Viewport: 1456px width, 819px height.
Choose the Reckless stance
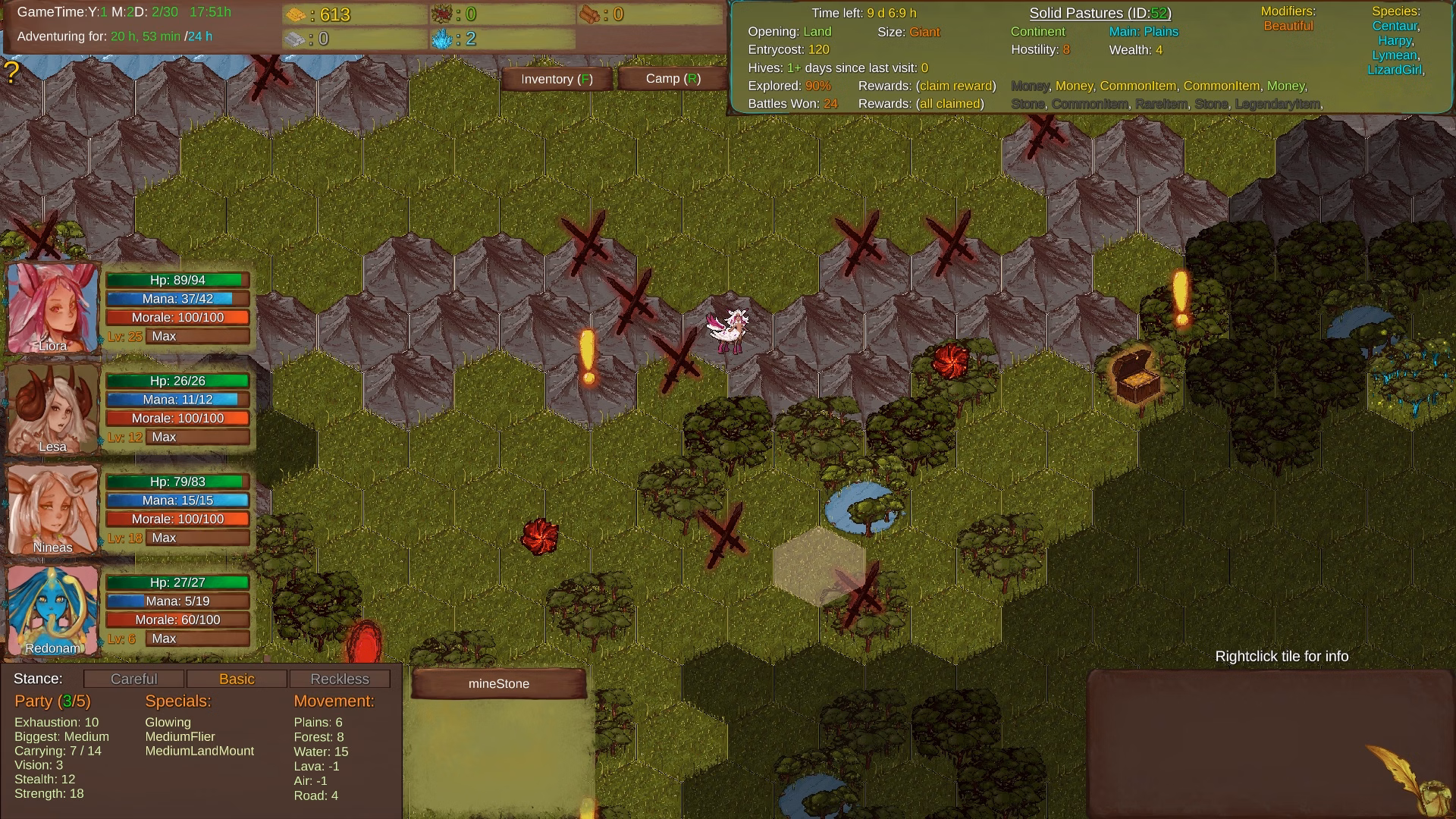[340, 679]
